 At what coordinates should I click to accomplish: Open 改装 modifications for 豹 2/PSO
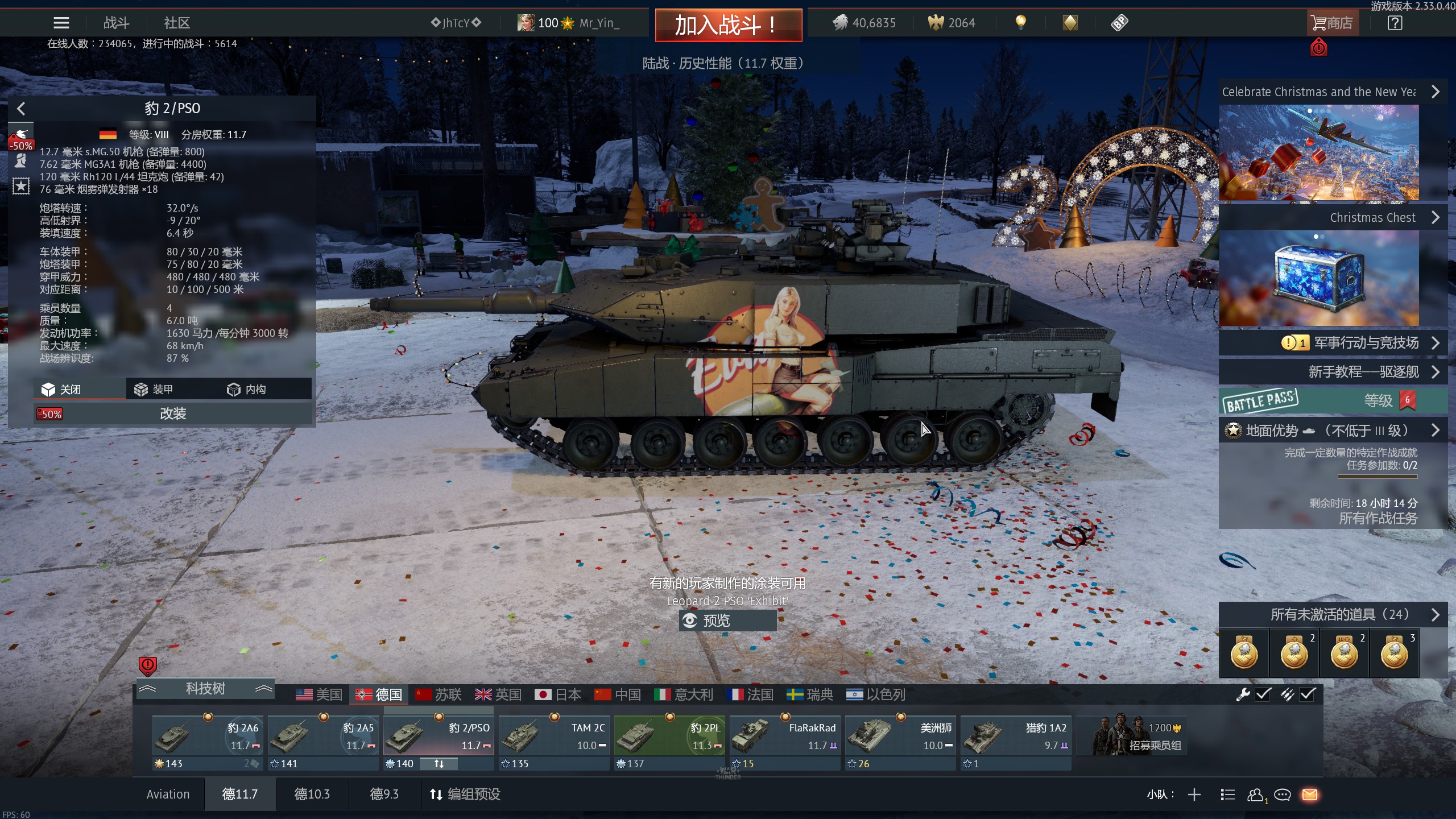tap(173, 413)
